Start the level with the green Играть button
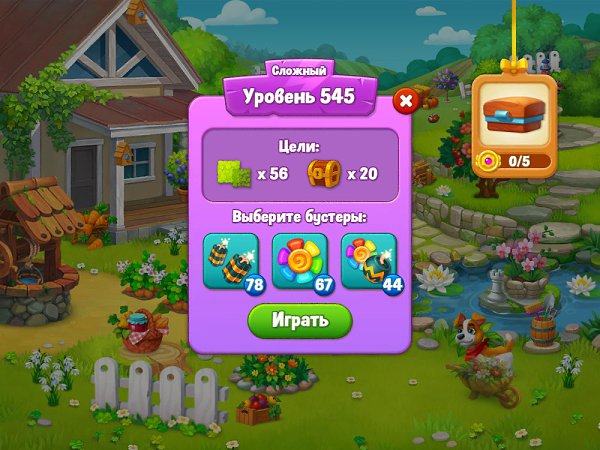This screenshot has height=450, width=600. pos(300,320)
